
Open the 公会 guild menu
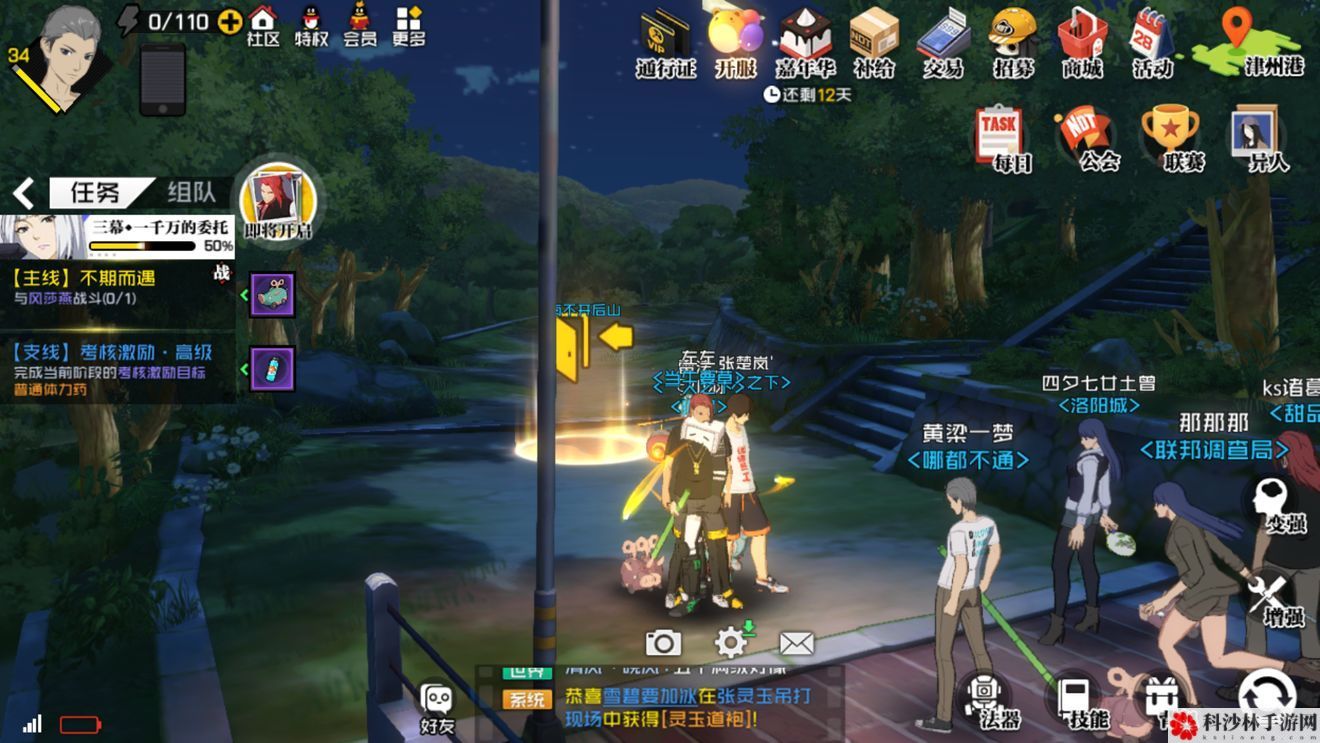point(1086,138)
